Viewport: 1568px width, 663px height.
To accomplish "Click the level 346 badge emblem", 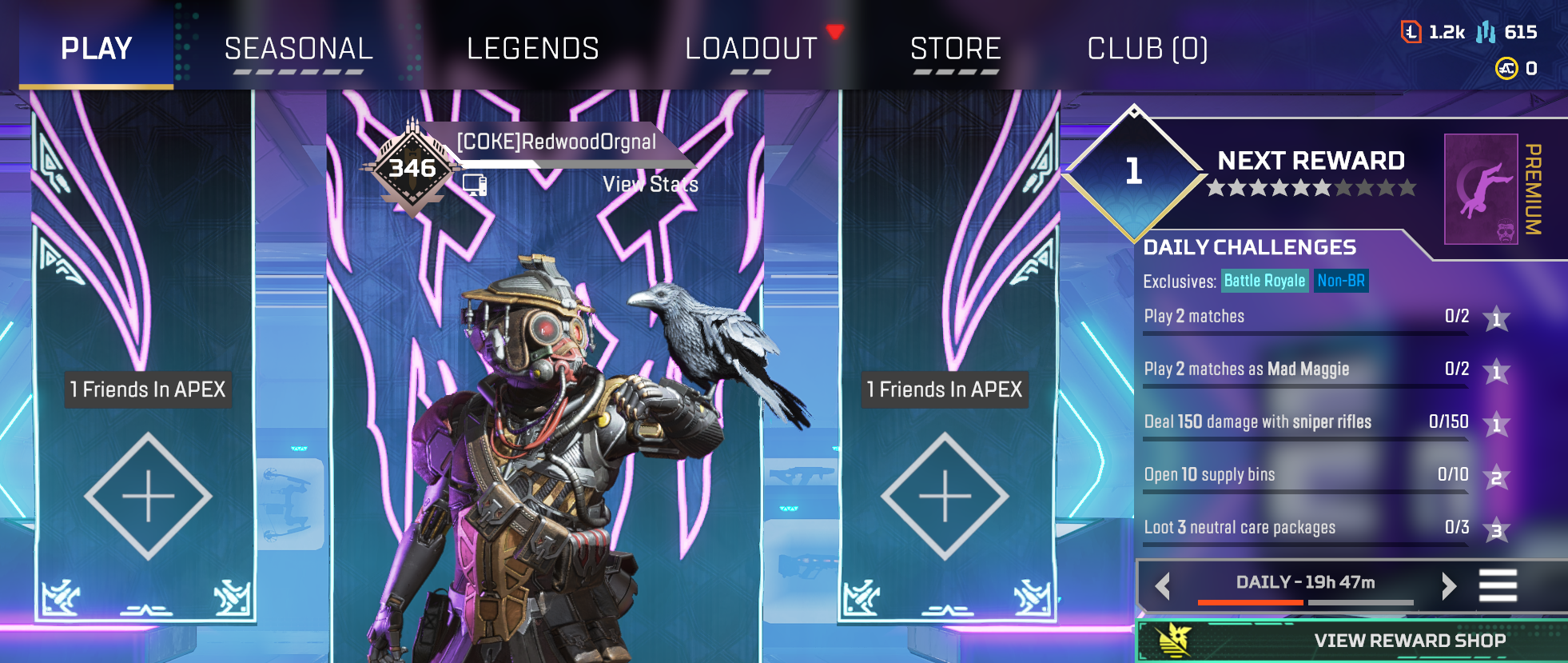I will (413, 168).
